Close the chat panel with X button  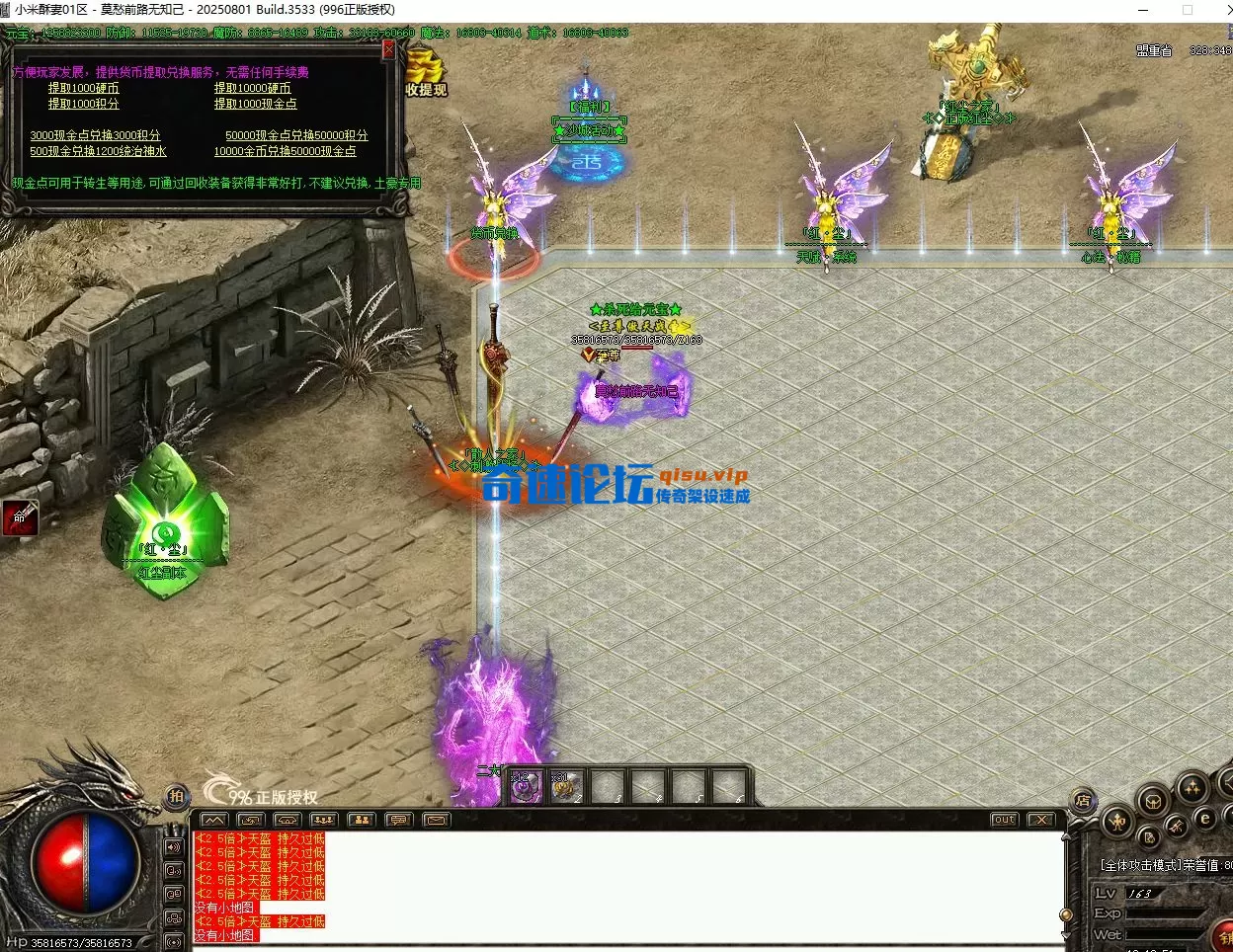[1040, 820]
